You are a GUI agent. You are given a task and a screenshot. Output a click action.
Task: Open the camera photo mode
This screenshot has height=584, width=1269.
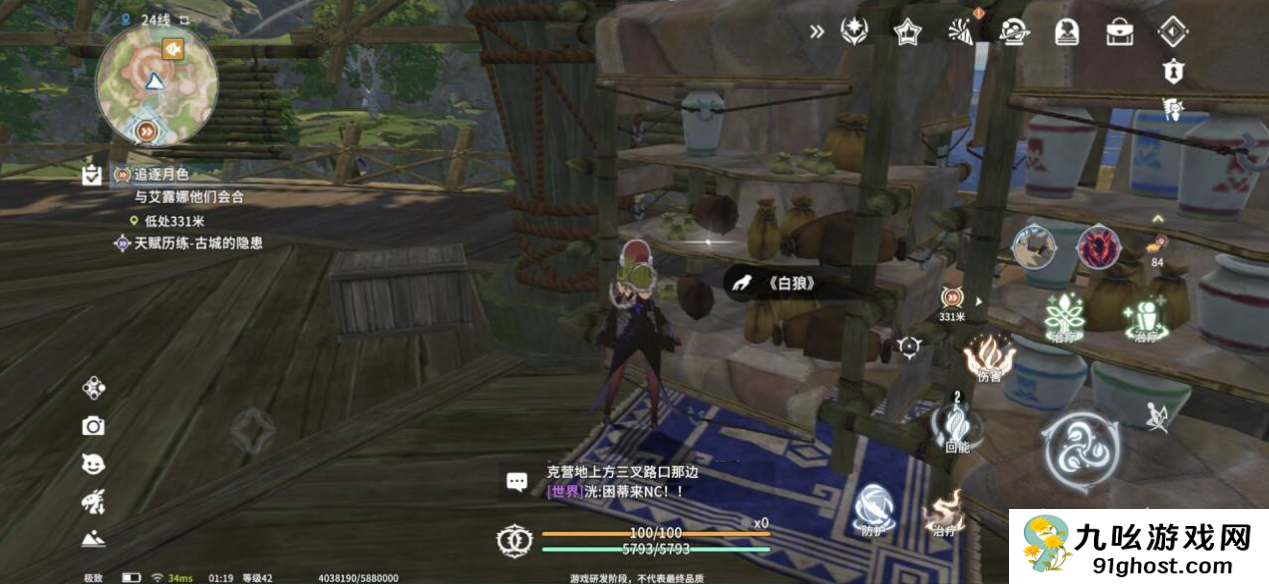93,426
